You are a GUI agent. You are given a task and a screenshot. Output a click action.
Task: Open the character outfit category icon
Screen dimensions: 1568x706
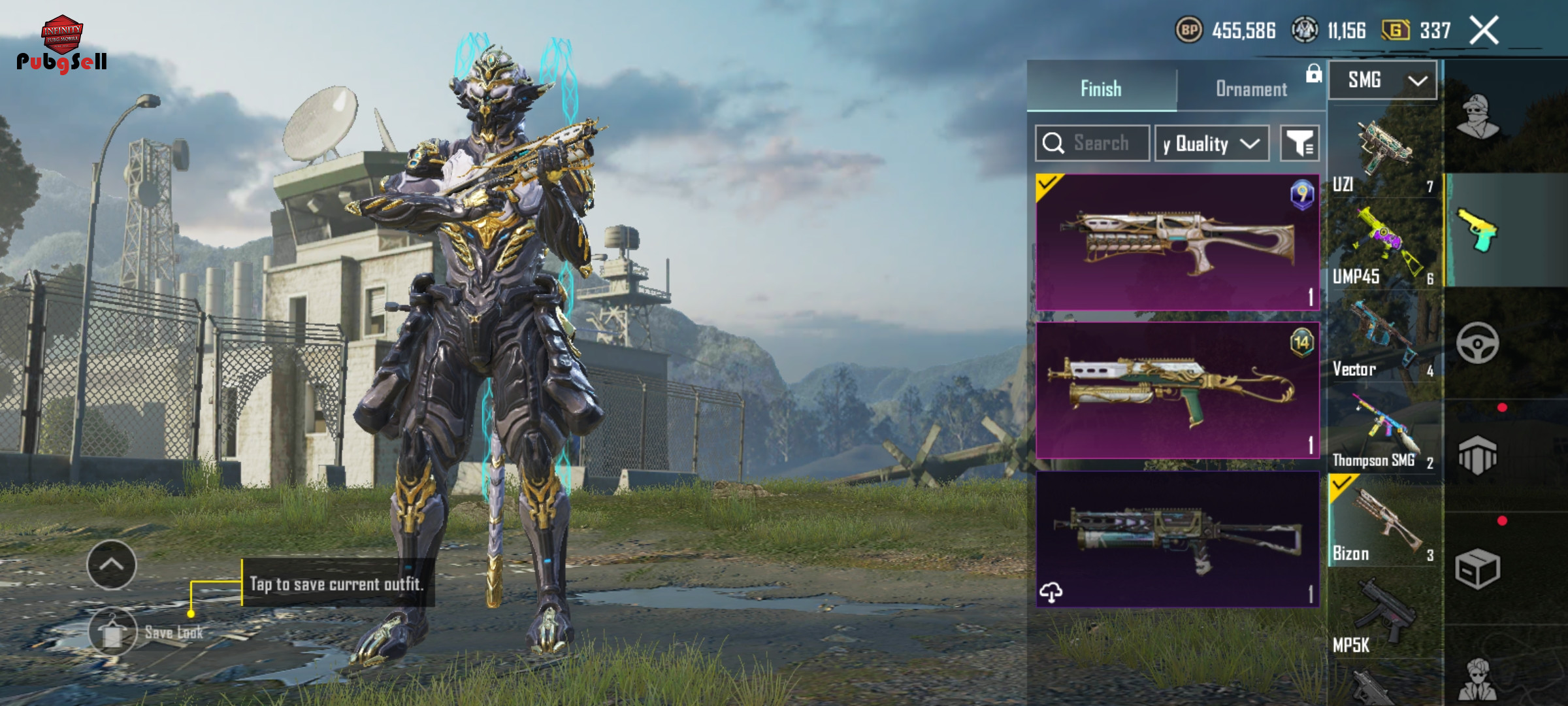click(x=1478, y=118)
